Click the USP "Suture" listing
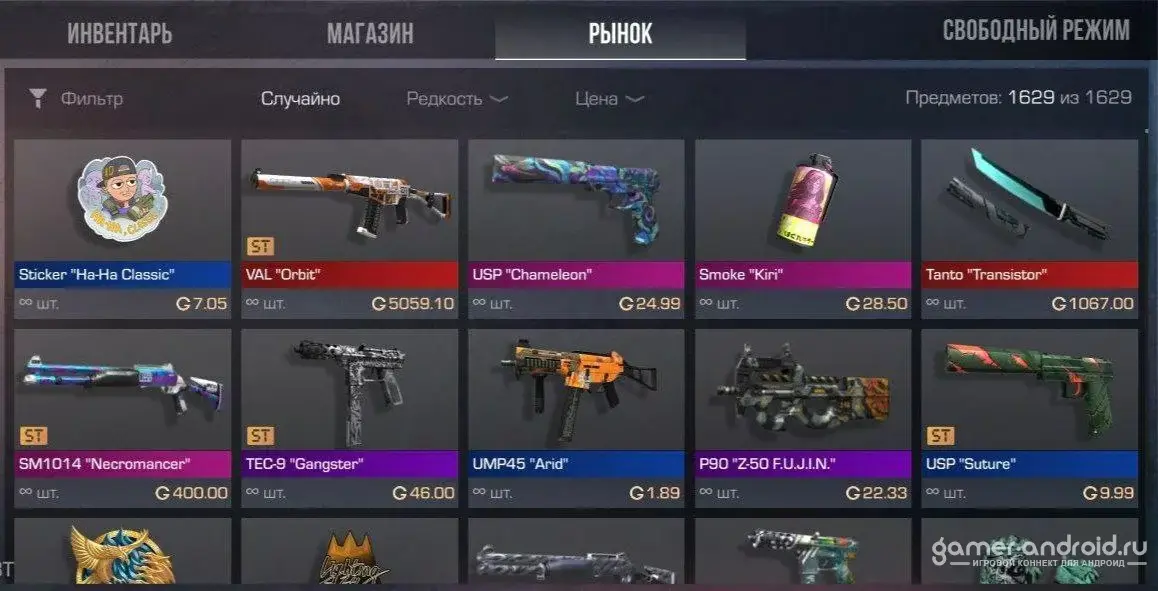1158x591 pixels. point(1029,418)
